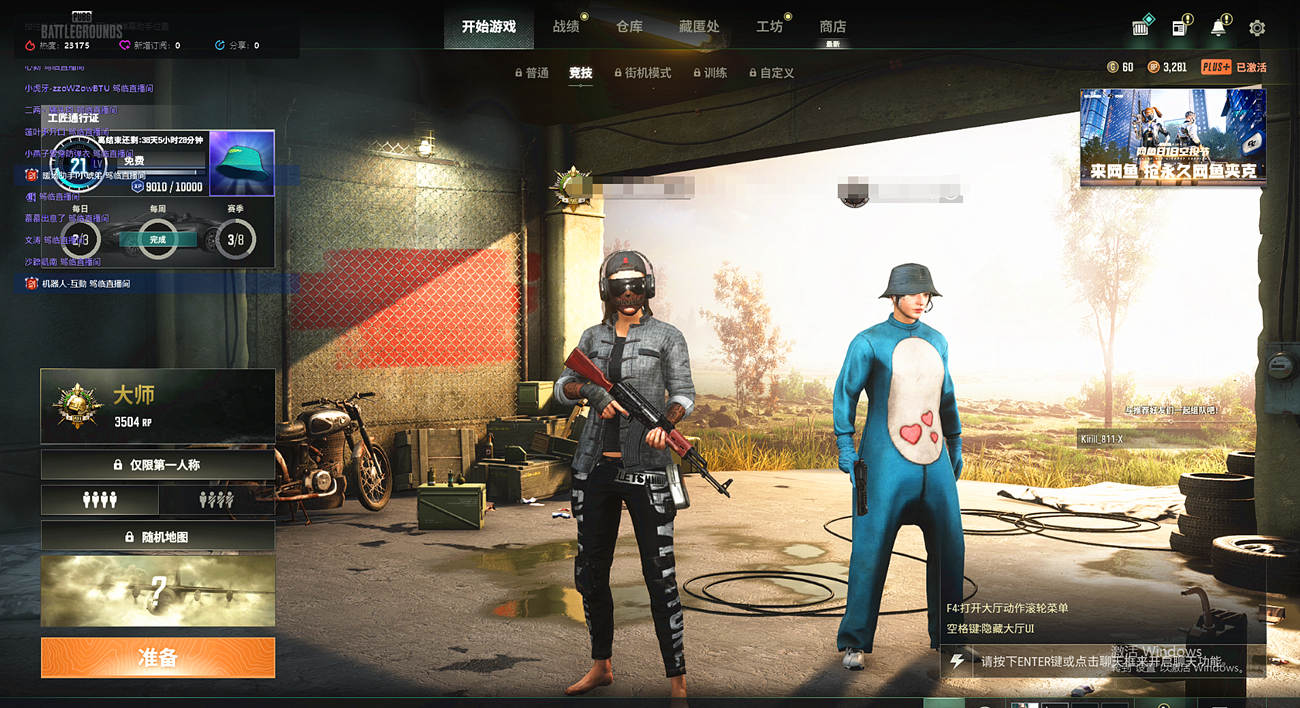Go to the 工坊 workshop tab
Image resolution: width=1300 pixels, height=708 pixels.
pos(770,27)
